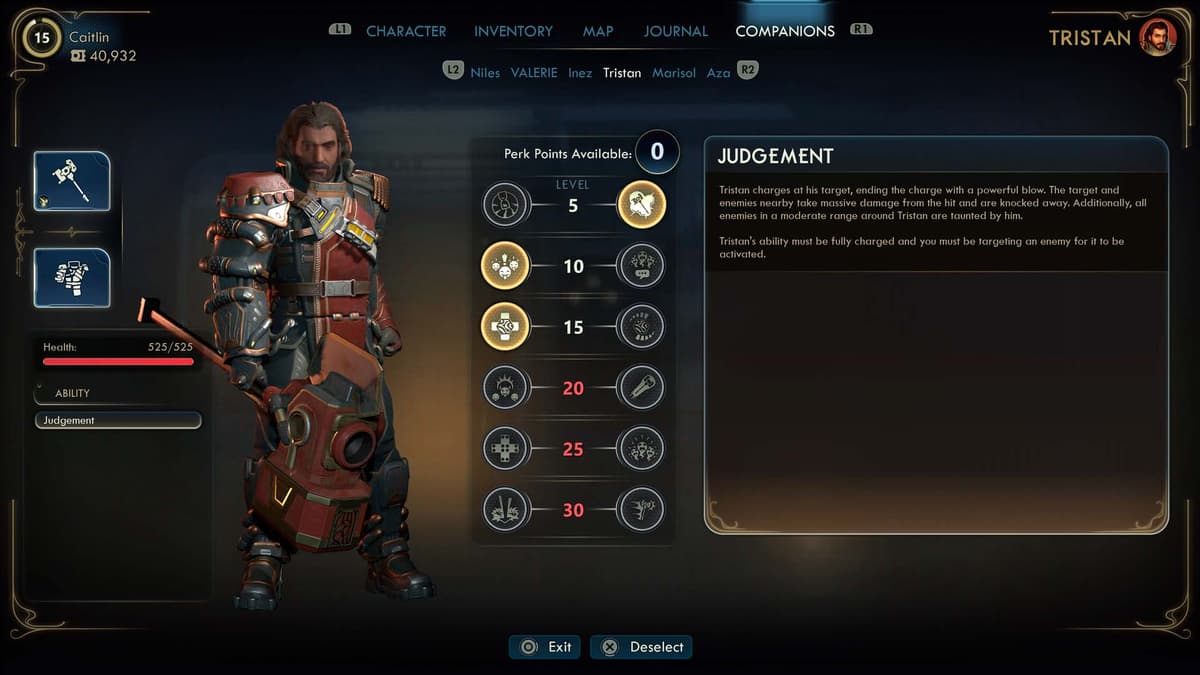Select companion Inez
This screenshot has height=675, width=1200.
[x=580, y=73]
